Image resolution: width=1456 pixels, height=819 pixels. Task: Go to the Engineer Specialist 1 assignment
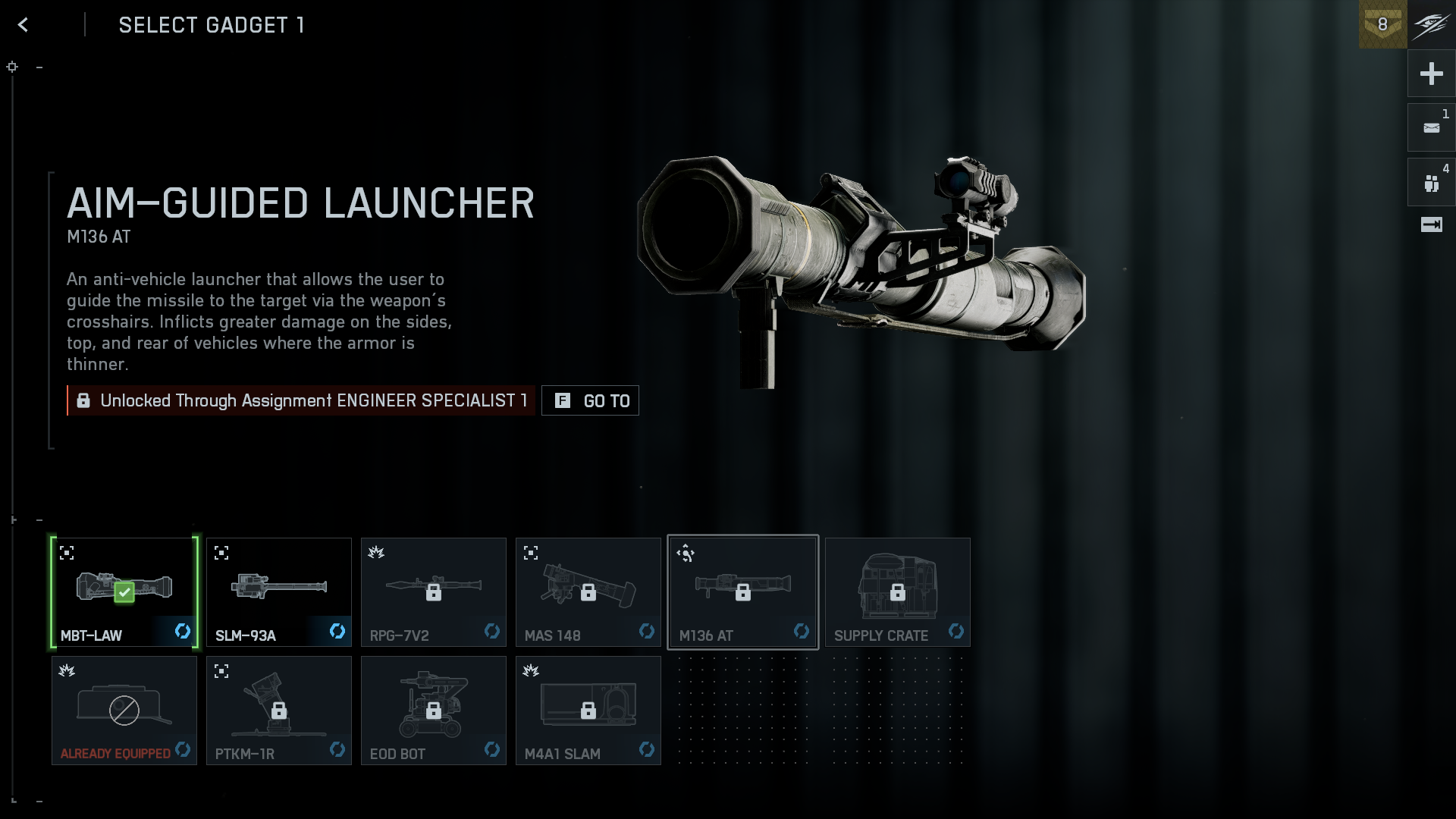pyautogui.click(x=590, y=400)
